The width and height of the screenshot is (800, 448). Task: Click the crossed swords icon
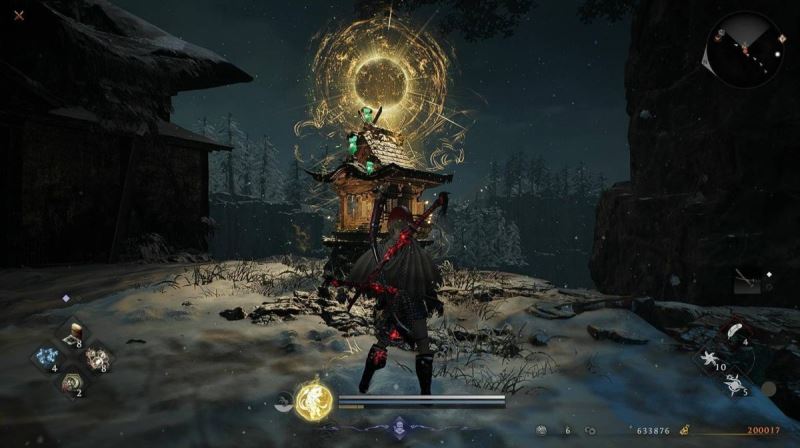coord(19,15)
